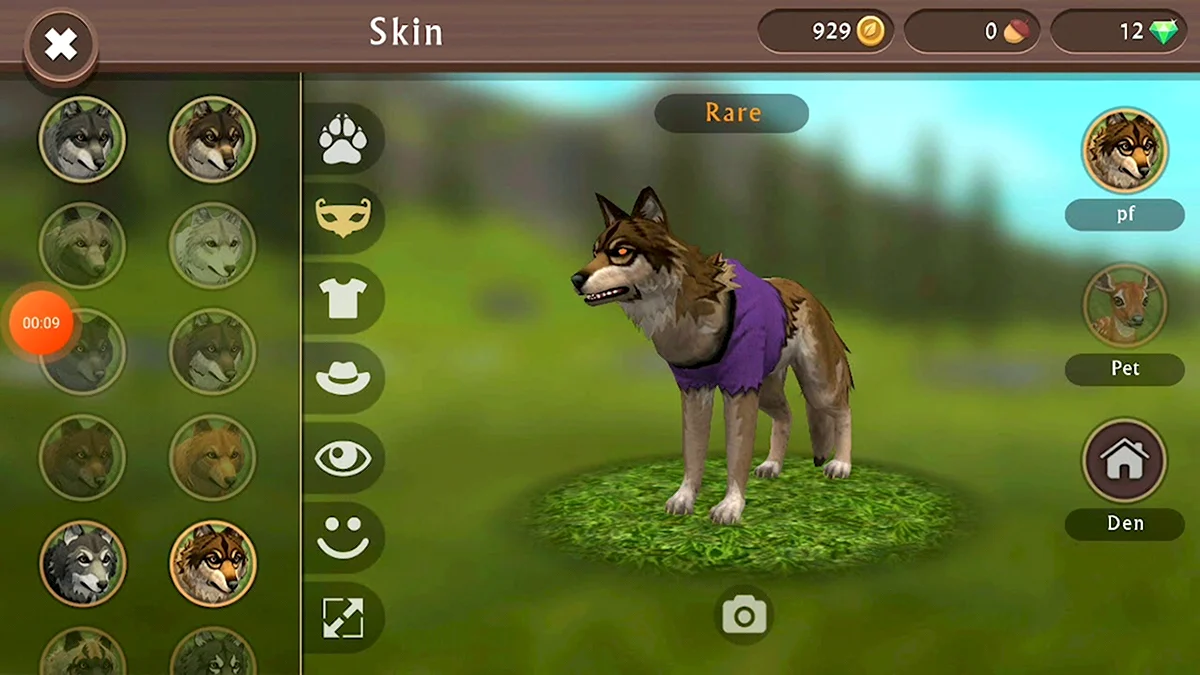The height and width of the screenshot is (675, 1200).
Task: Switch to the paw print category
Action: (x=343, y=139)
